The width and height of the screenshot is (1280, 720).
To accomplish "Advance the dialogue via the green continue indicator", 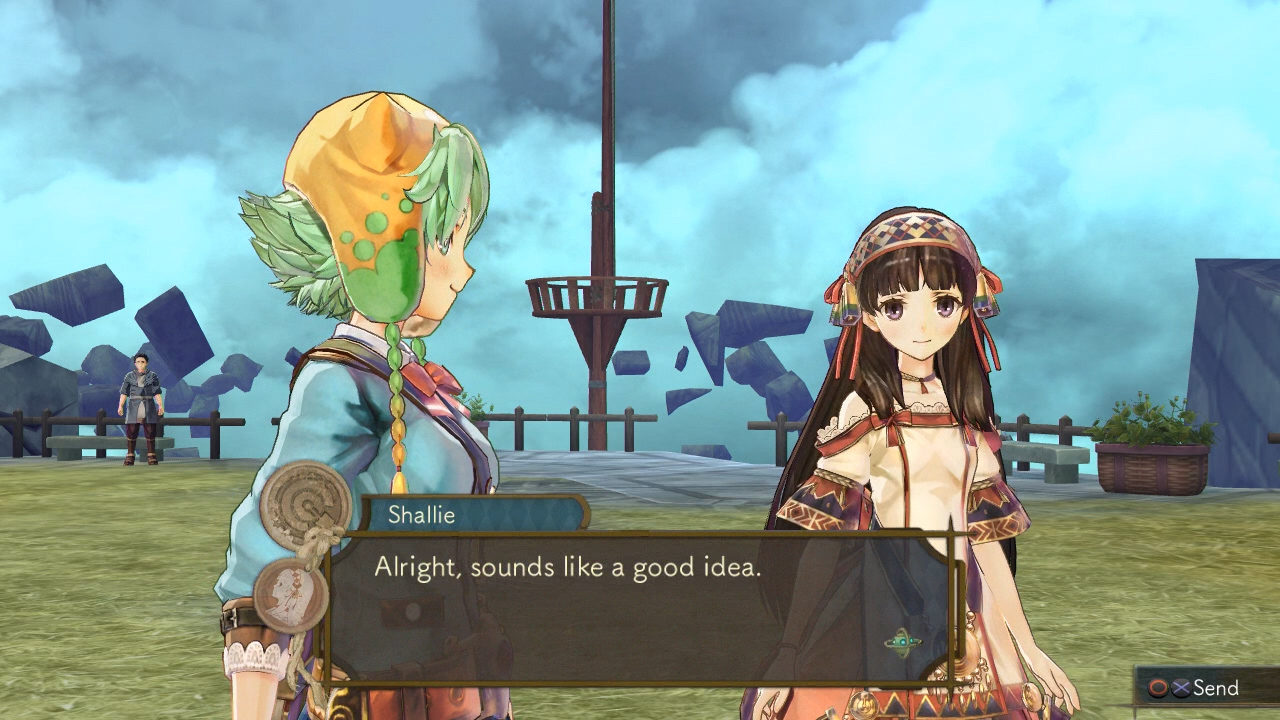I will [903, 641].
